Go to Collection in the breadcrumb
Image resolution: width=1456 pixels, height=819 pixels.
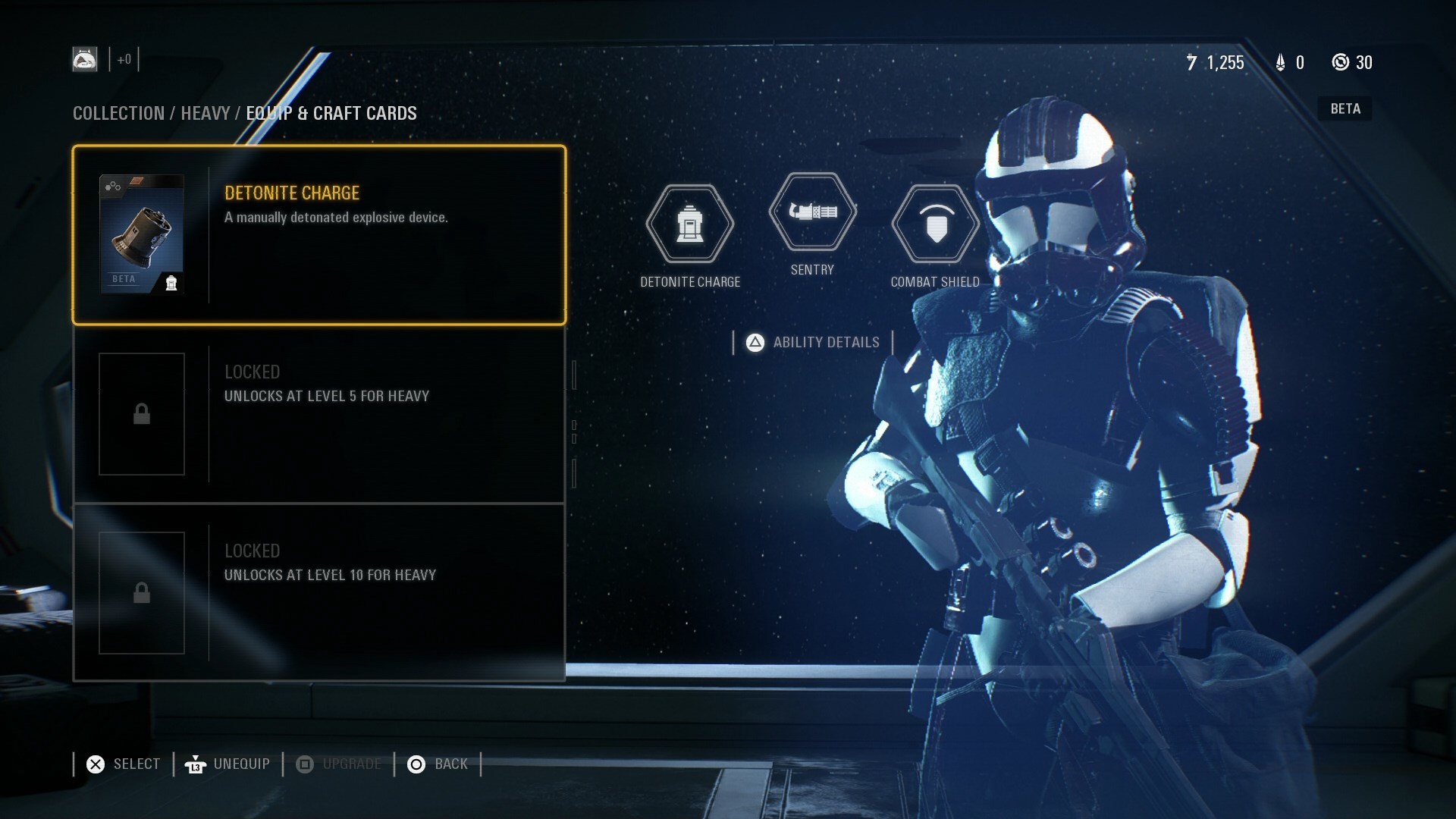[x=118, y=114]
